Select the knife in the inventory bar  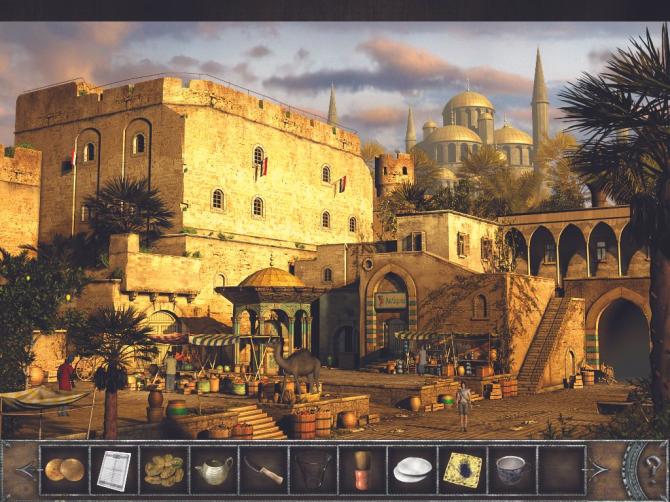263,469
